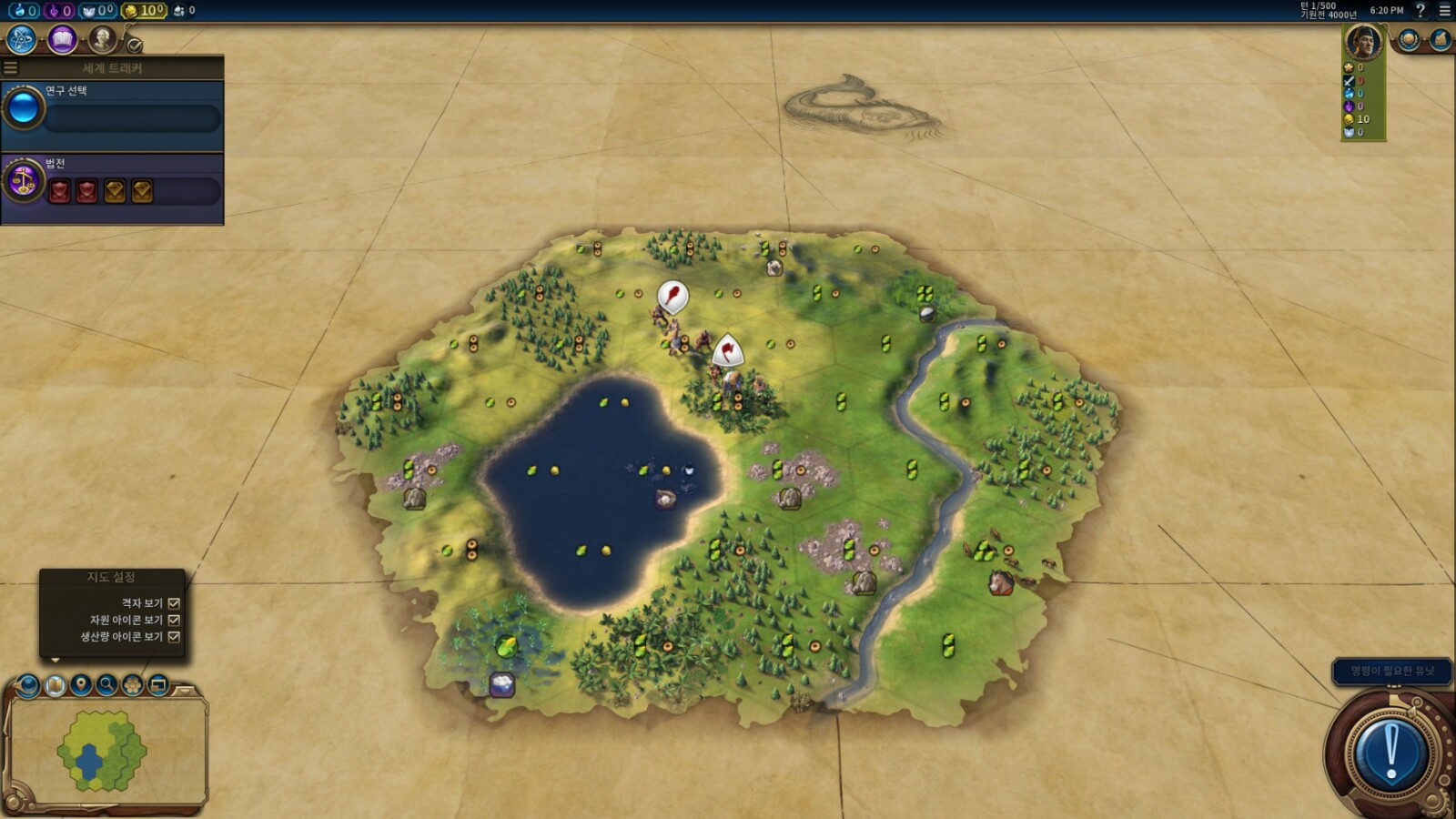Click the unit-needs-orders exclamation action button

pos(1390,753)
